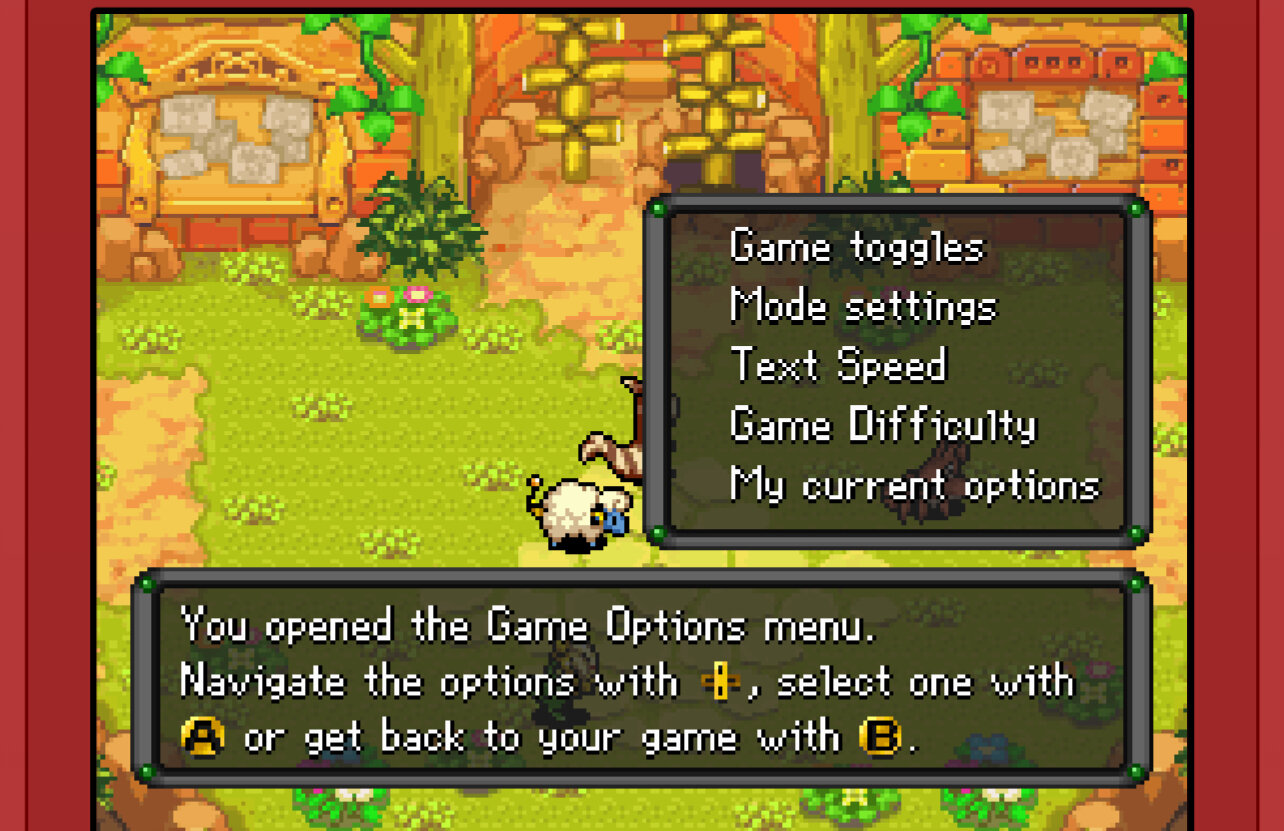Select Mode settings in the menu
This screenshot has height=831, width=1284.
(x=863, y=306)
